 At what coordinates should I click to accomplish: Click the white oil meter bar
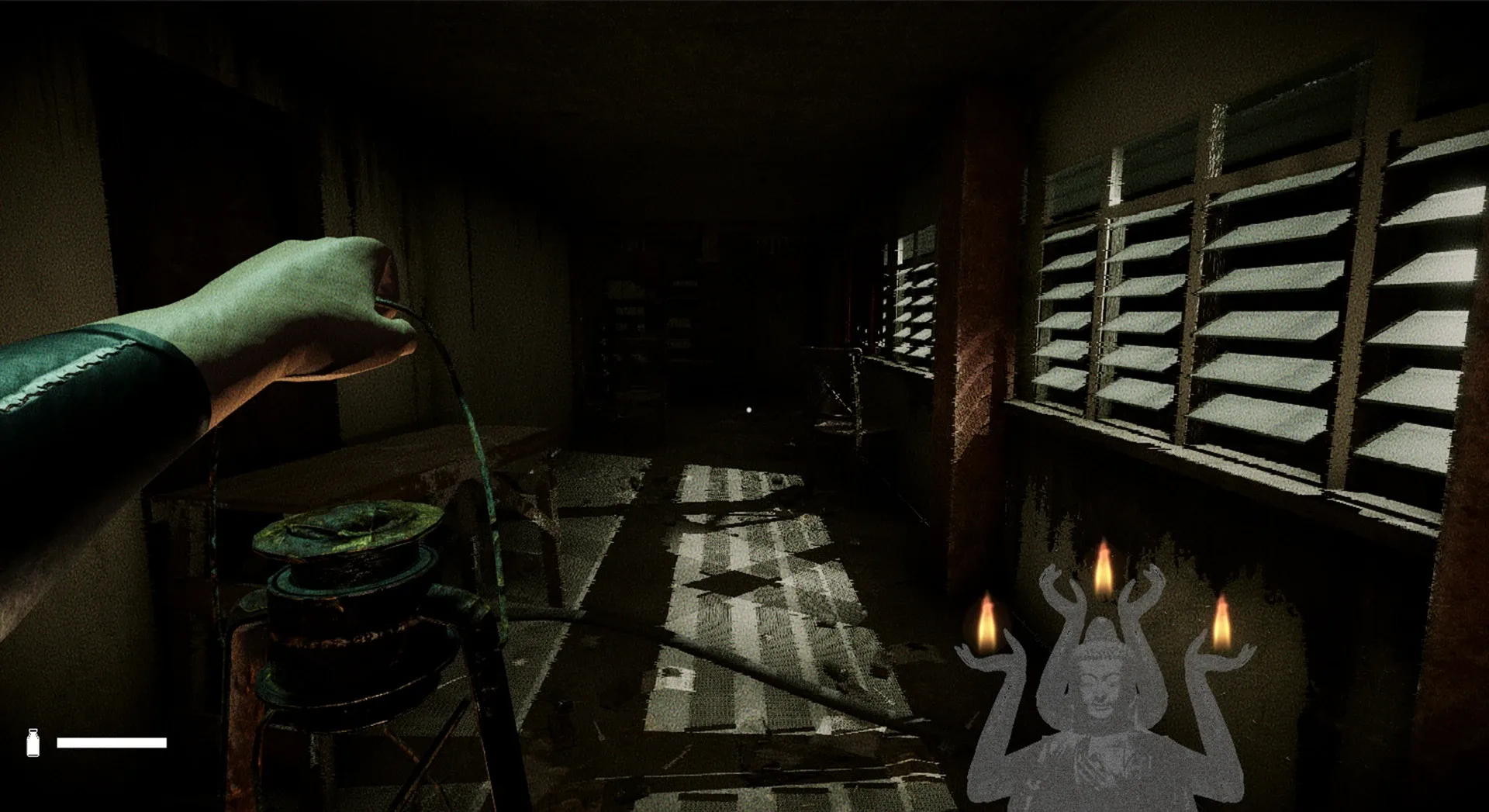point(112,744)
